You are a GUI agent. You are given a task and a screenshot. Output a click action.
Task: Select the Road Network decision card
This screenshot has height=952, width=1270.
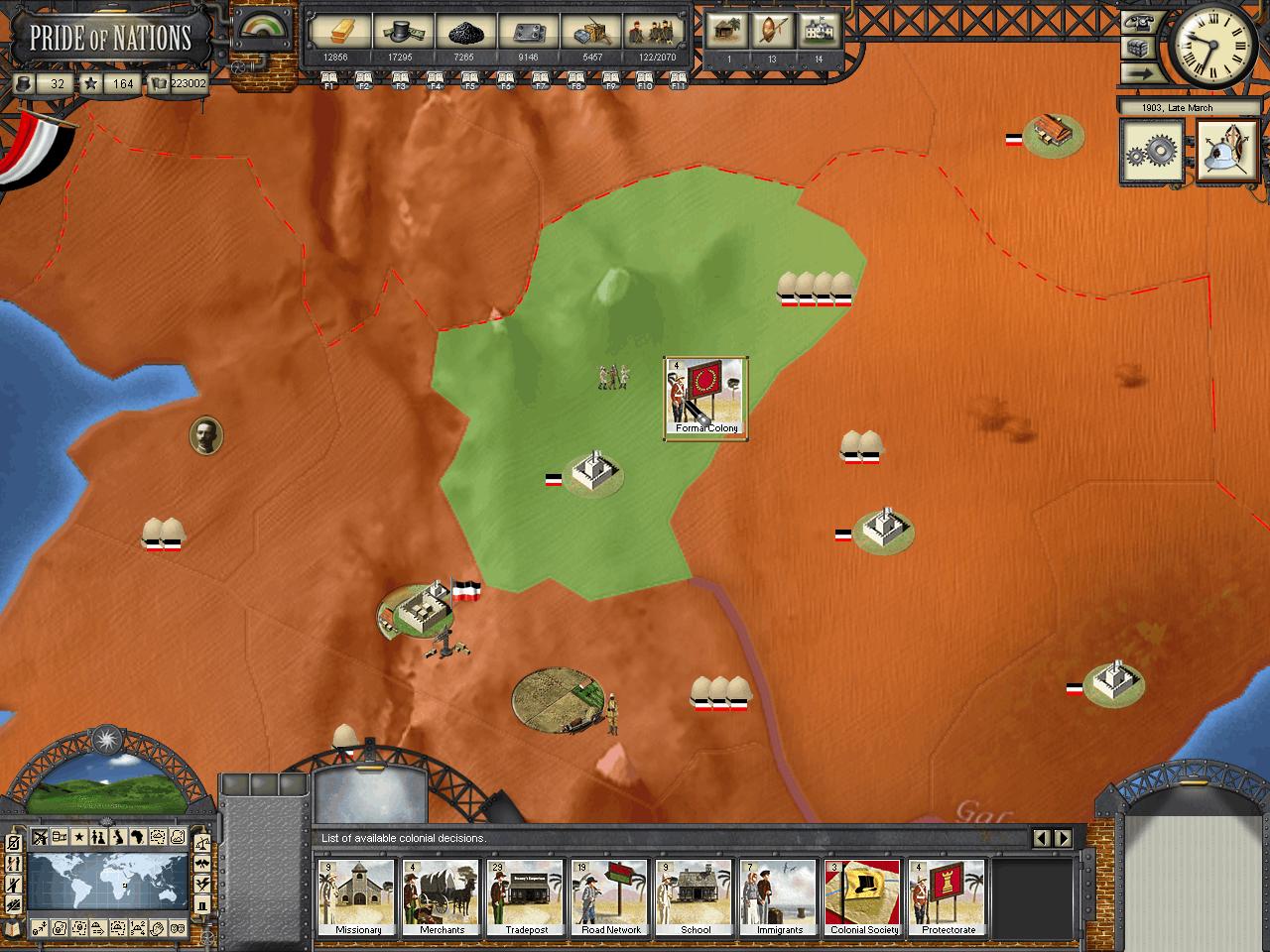pyautogui.click(x=610, y=897)
